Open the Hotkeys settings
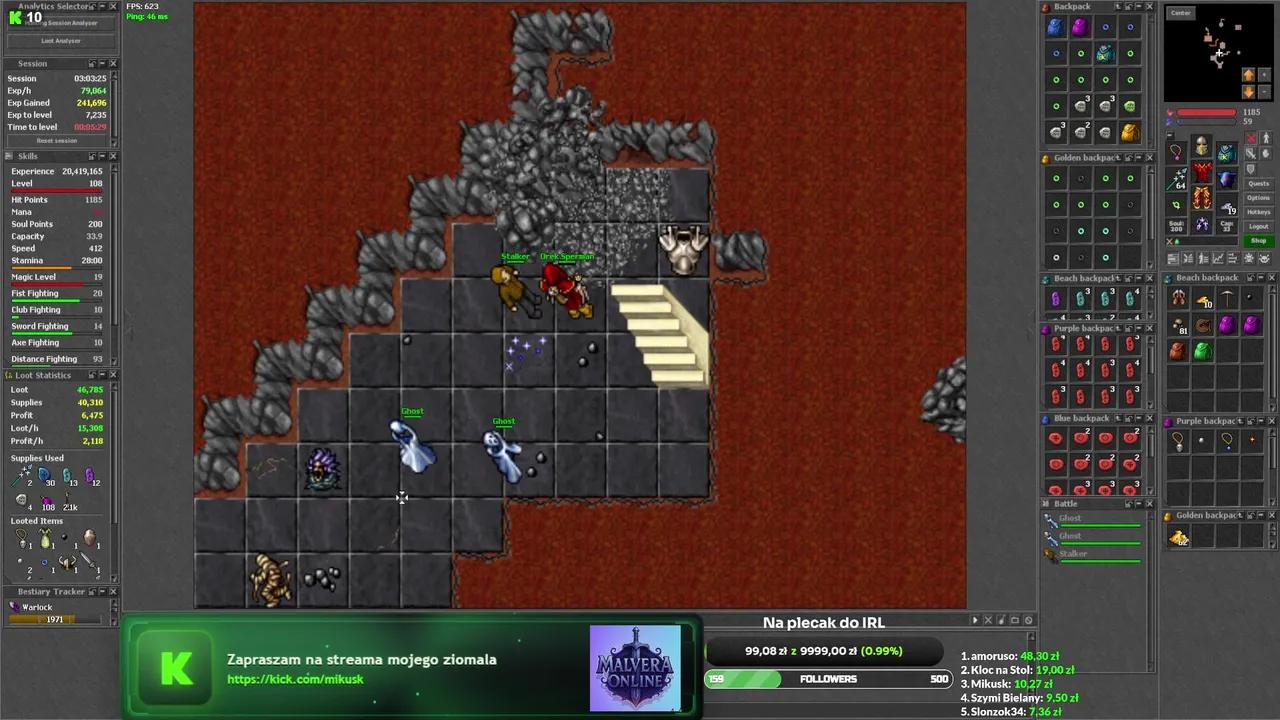Image resolution: width=1280 pixels, height=720 pixels. pyautogui.click(x=1258, y=212)
